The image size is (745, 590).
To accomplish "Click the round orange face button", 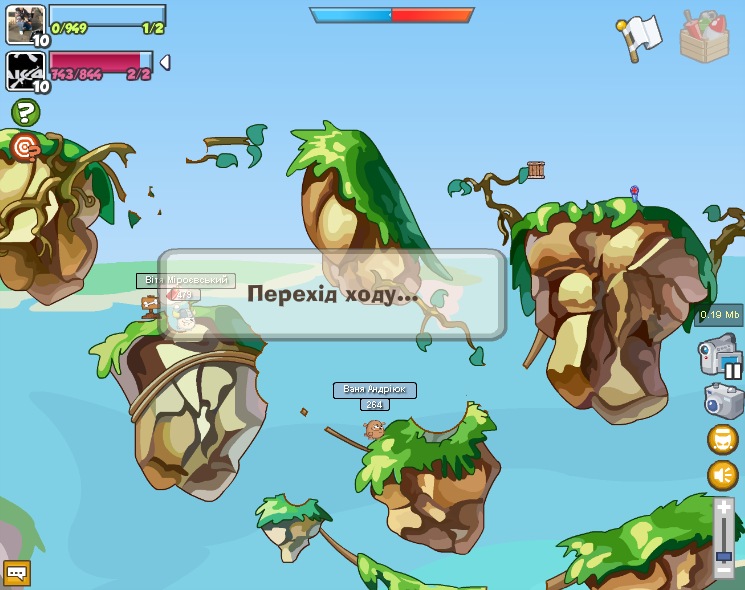I will click(723, 439).
